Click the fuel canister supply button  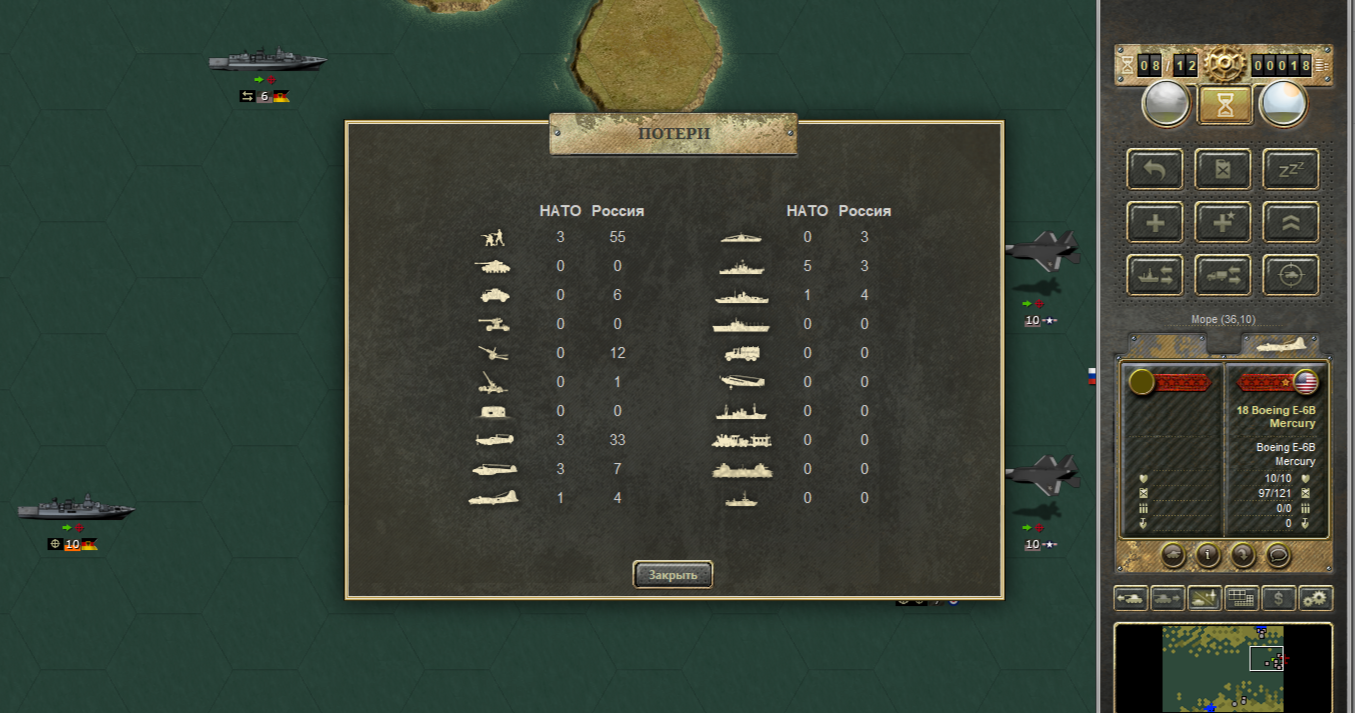1223,170
